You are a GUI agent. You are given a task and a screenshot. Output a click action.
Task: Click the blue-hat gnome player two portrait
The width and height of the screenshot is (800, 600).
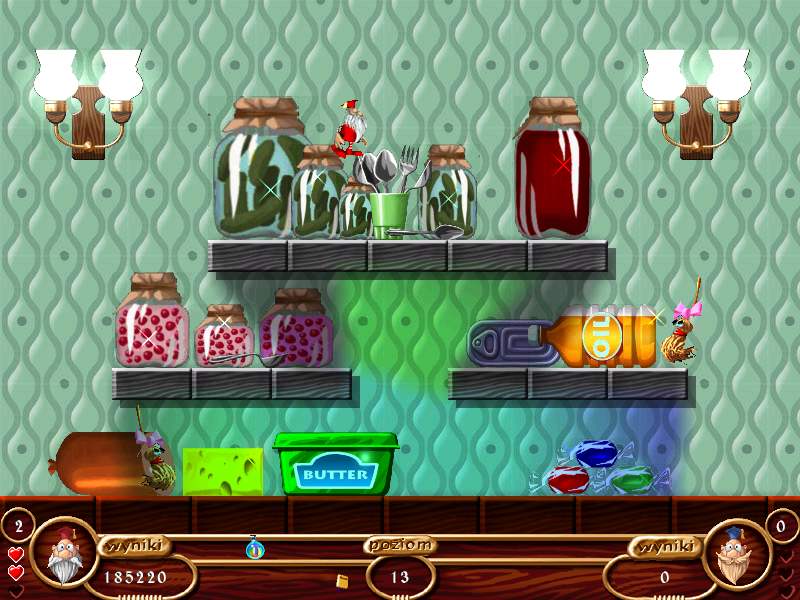coord(737,553)
